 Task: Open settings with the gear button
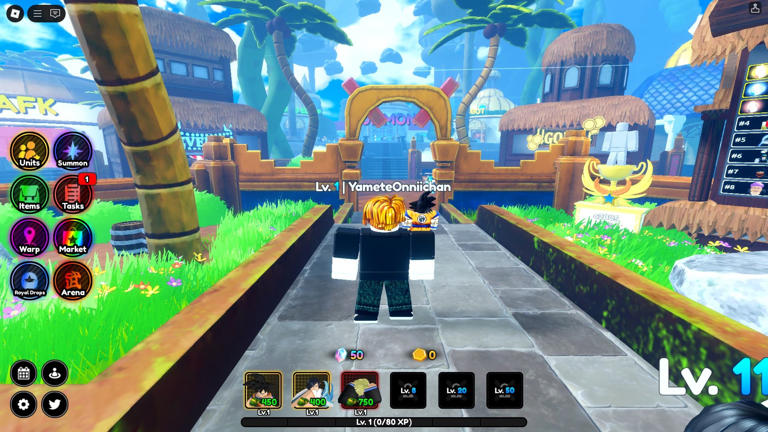pyautogui.click(x=23, y=404)
